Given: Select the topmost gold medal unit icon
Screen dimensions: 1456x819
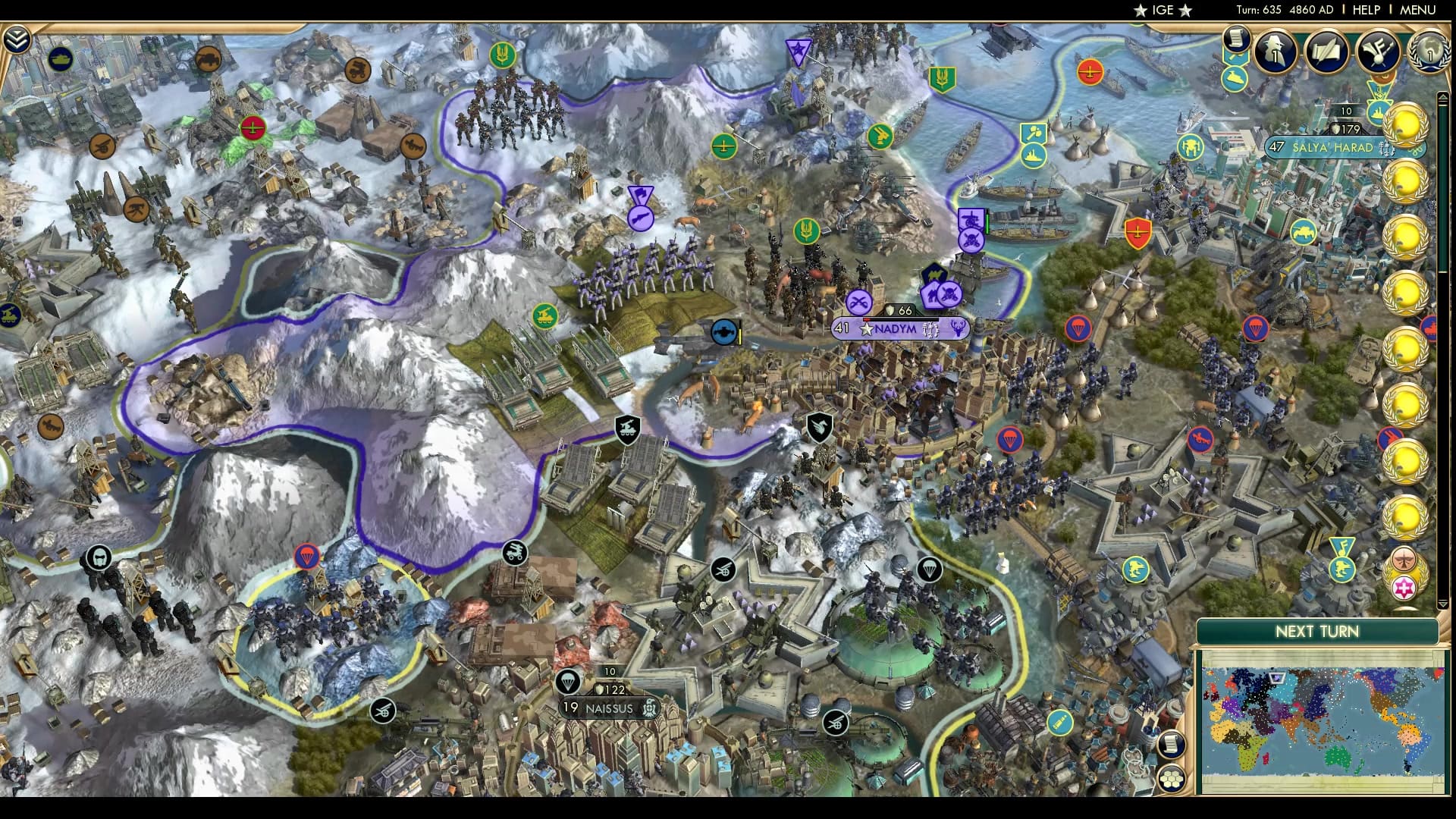Looking at the screenshot, I should click(1408, 125).
